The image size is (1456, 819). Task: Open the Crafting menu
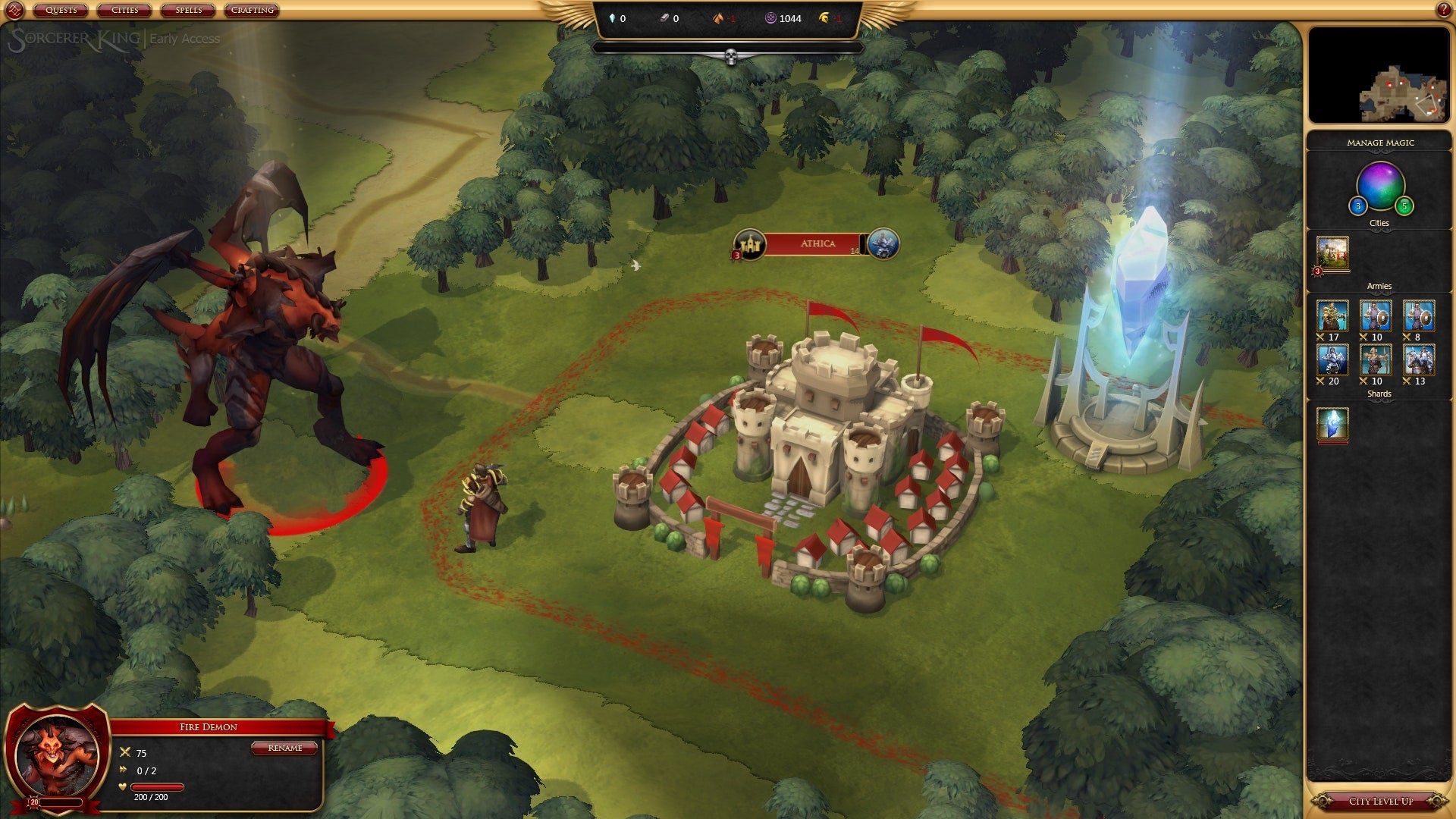pos(253,11)
